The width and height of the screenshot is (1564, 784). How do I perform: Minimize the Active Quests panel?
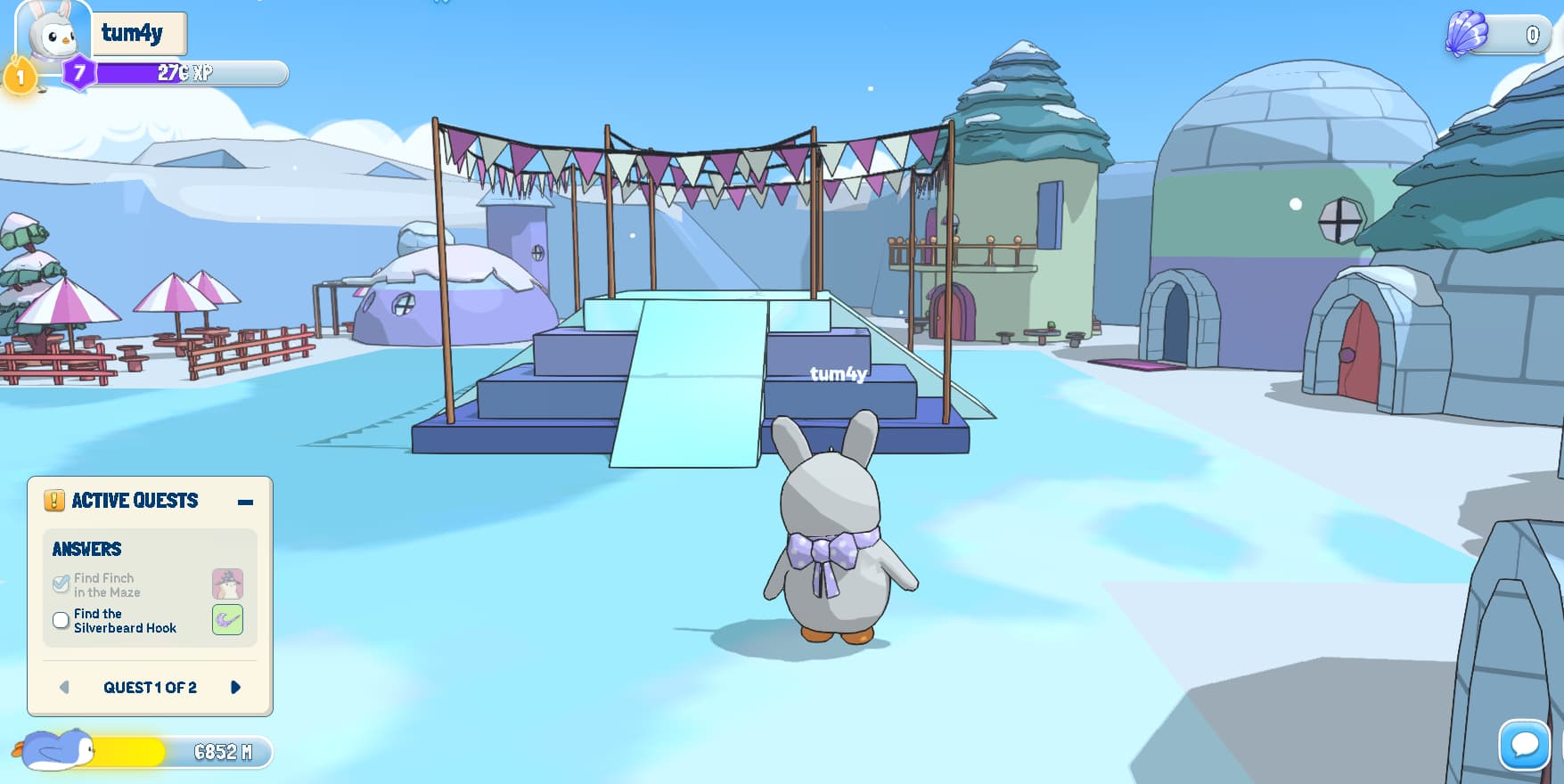click(245, 502)
